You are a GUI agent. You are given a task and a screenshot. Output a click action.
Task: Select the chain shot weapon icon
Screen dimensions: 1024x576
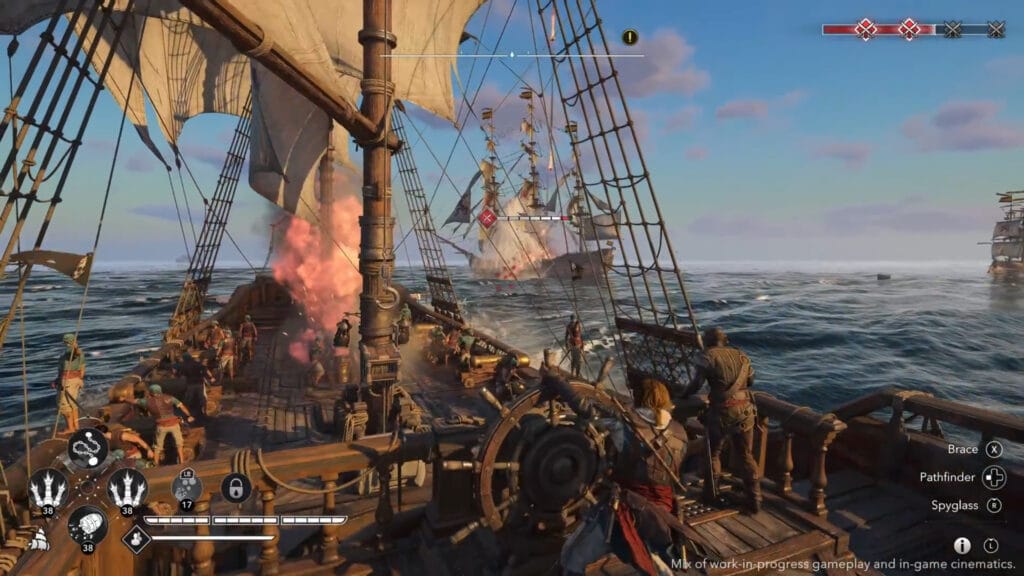coord(88,449)
